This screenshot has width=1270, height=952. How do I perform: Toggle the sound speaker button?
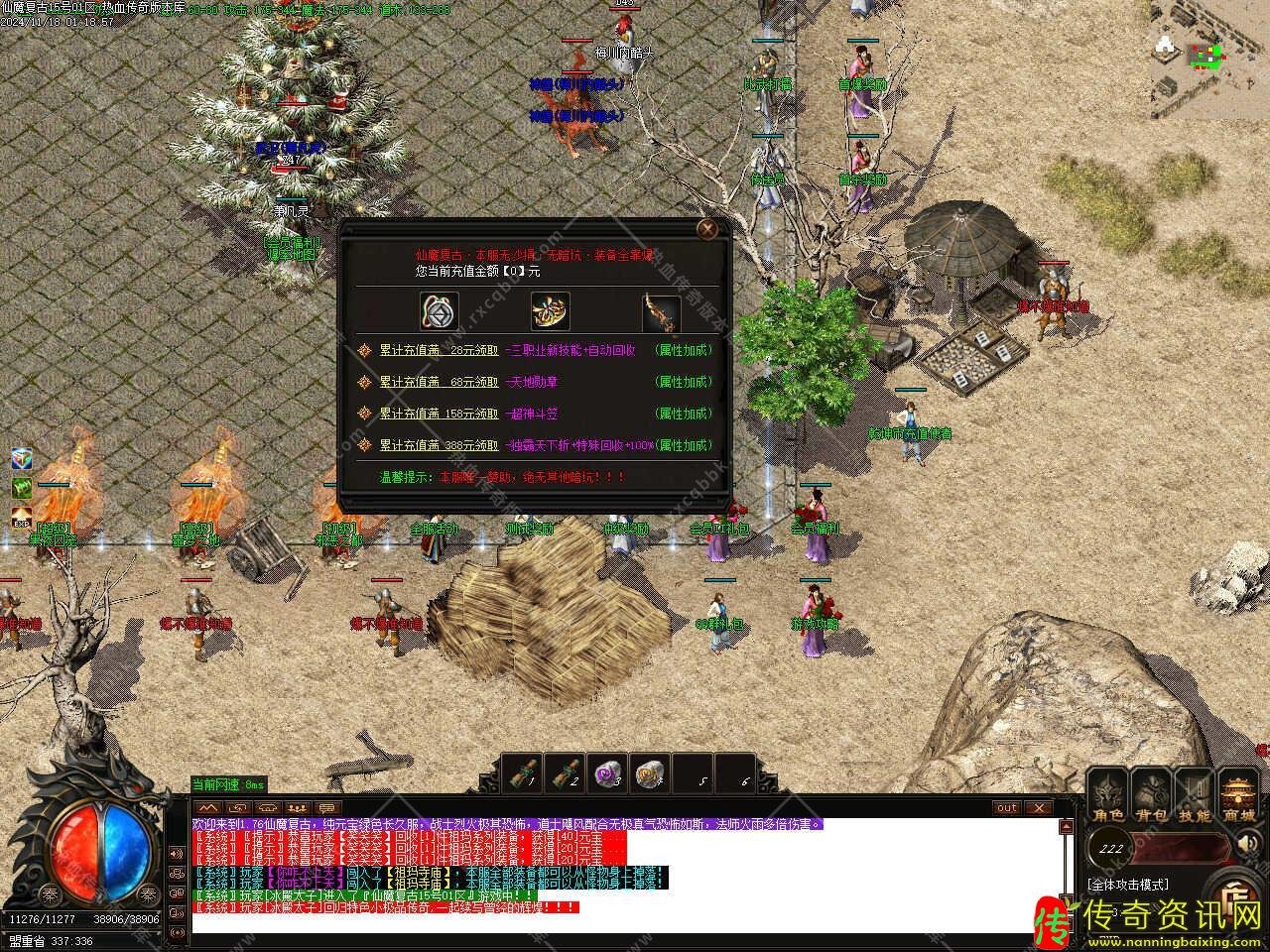point(1247,846)
